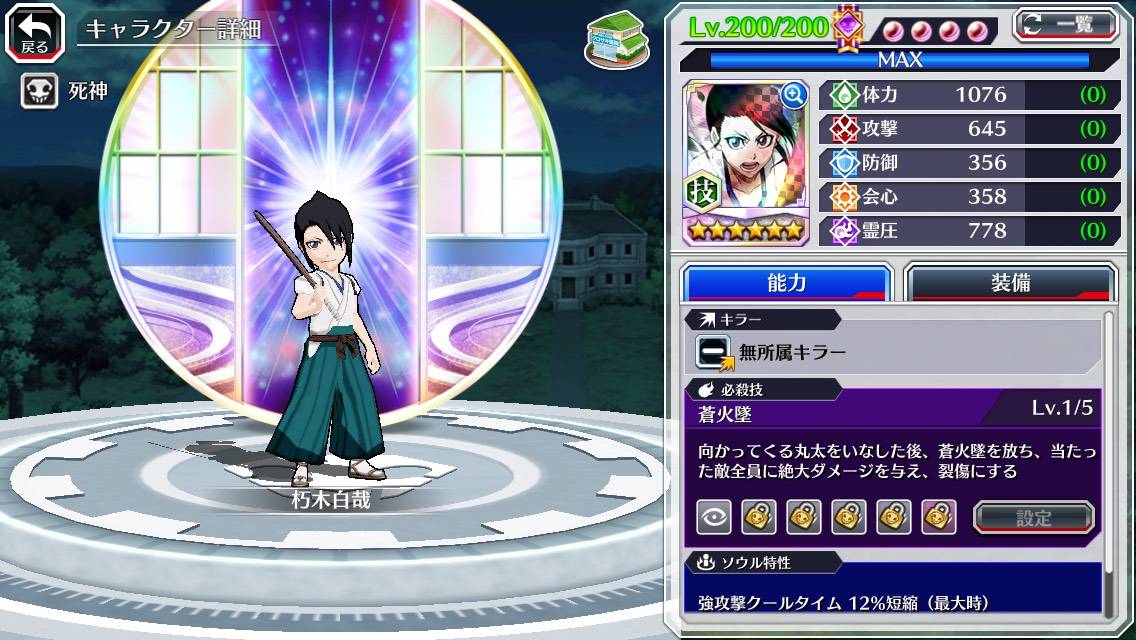Viewport: 1136px width, 640px height.
Task: Switch to the 能力 tab
Action: (786, 283)
